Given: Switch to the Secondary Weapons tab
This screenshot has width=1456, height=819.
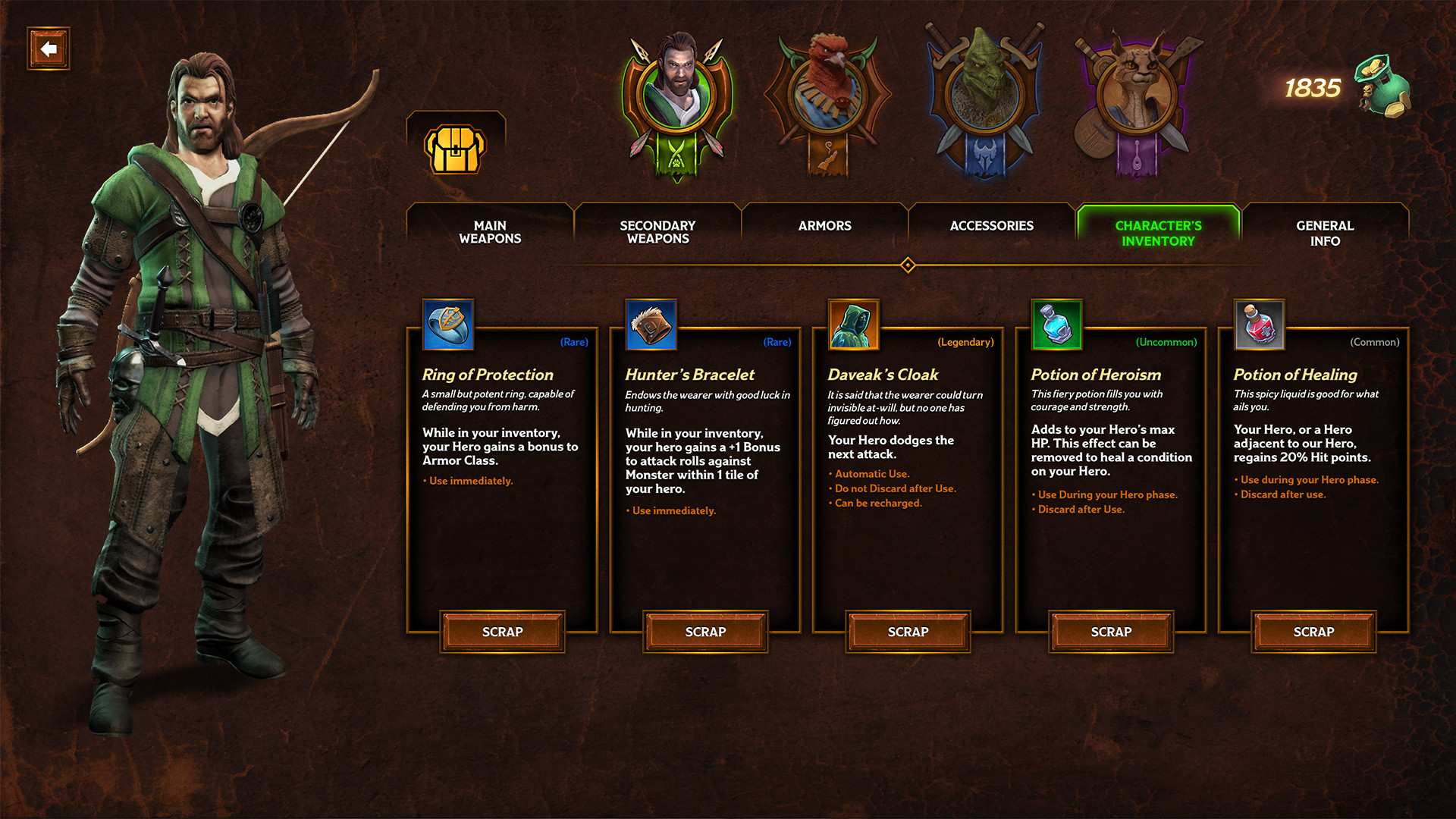Looking at the screenshot, I should (657, 232).
